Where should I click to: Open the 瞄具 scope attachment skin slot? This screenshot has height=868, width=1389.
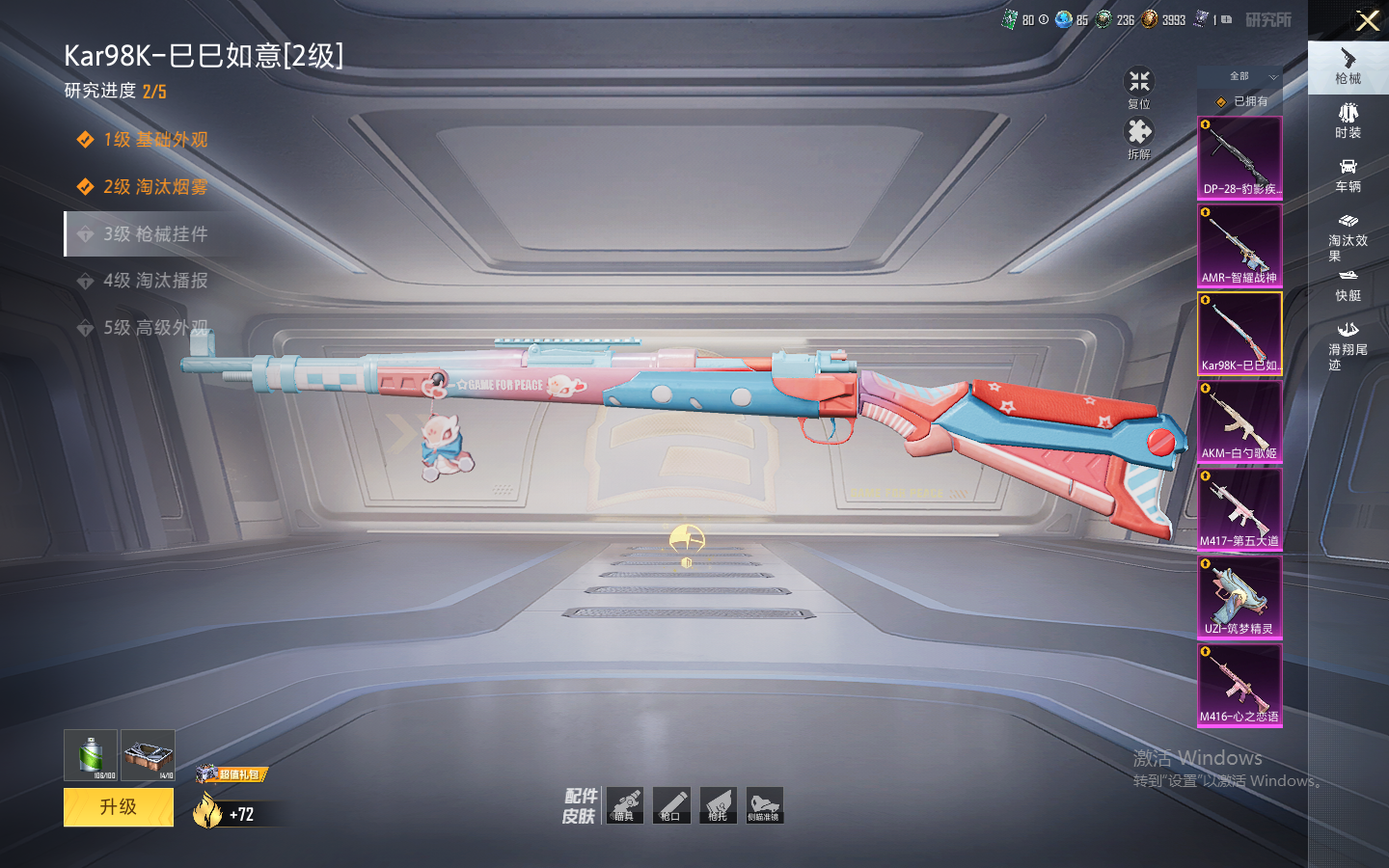click(625, 805)
